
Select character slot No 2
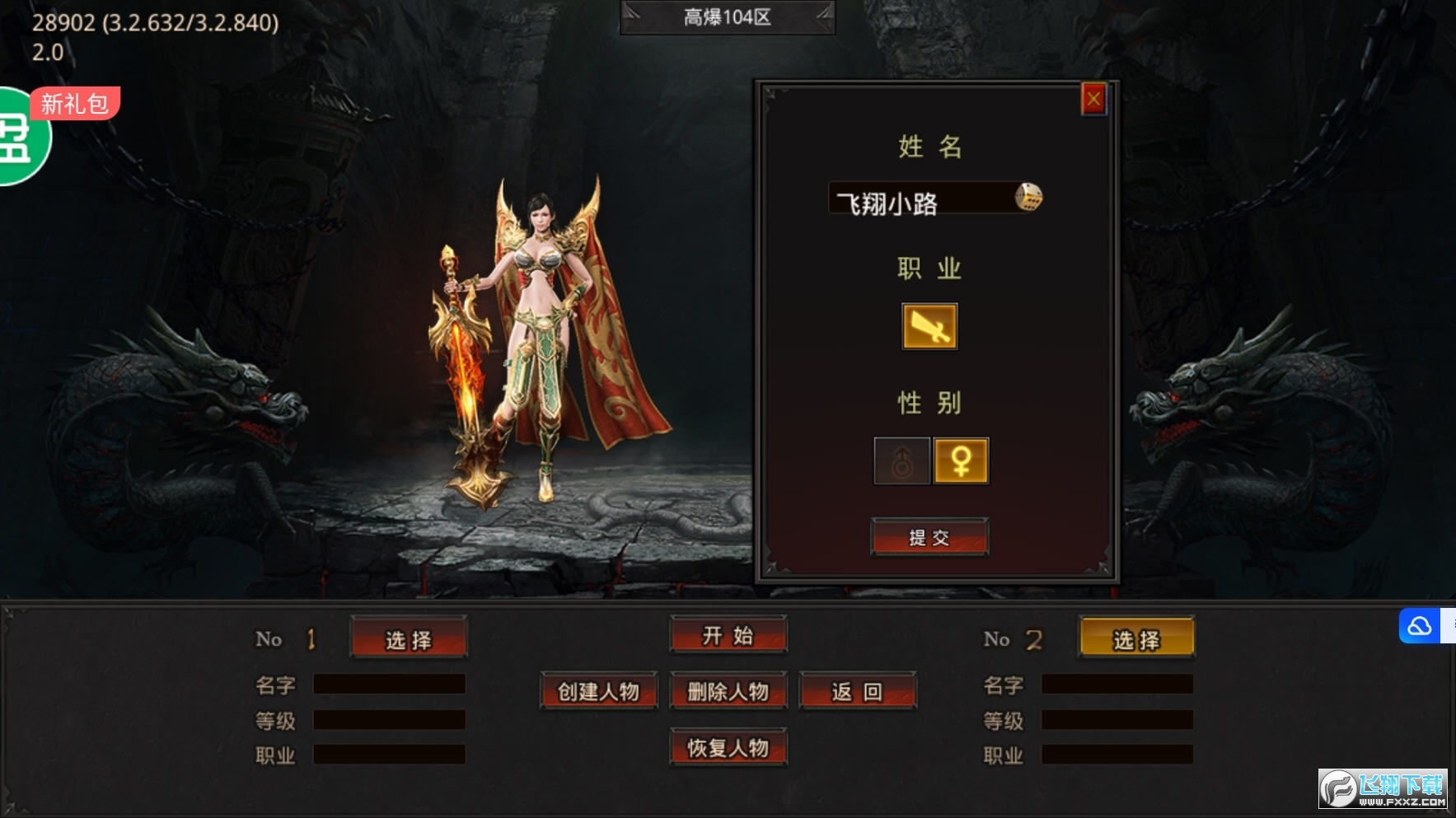coord(1136,639)
